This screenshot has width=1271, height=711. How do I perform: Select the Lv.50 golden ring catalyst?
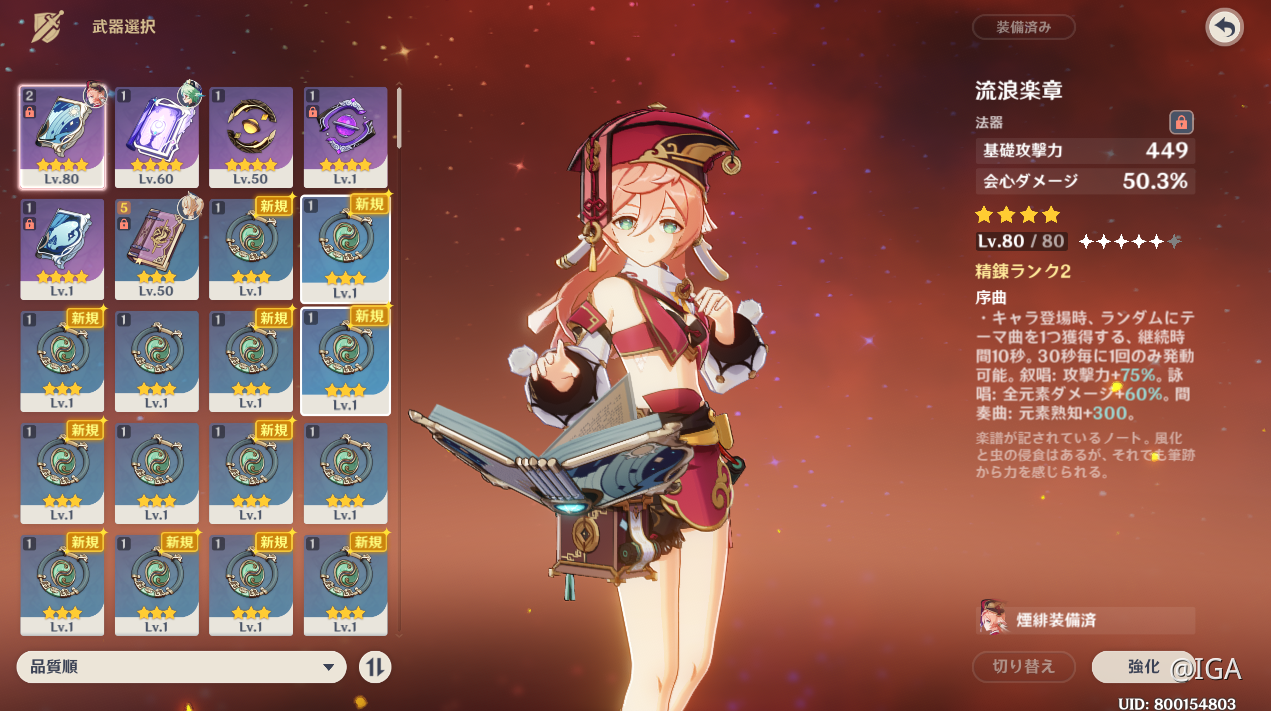[x=251, y=136]
